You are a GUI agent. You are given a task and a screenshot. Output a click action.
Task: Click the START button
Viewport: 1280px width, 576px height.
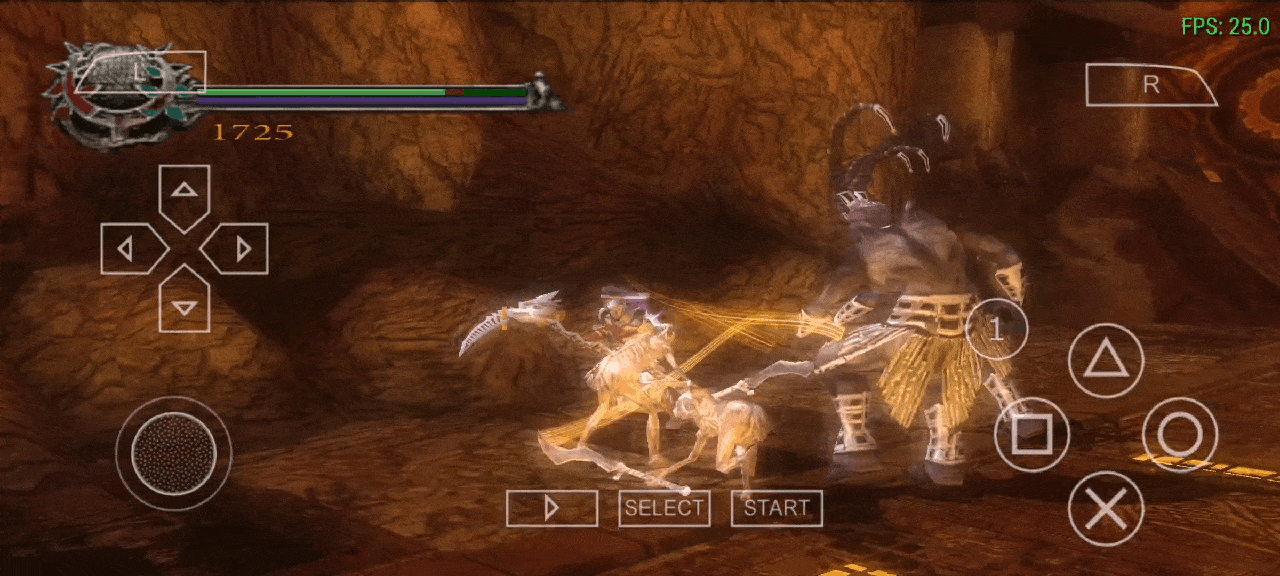[x=777, y=508]
